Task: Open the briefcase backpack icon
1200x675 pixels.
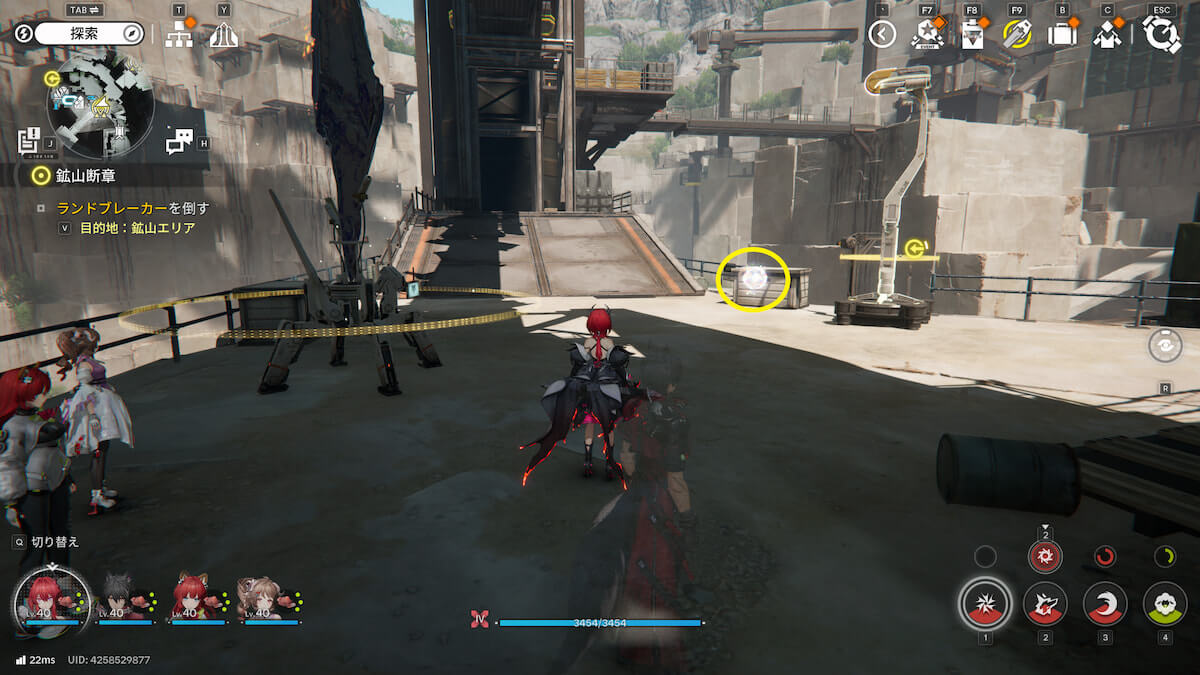Action: (x=1061, y=35)
